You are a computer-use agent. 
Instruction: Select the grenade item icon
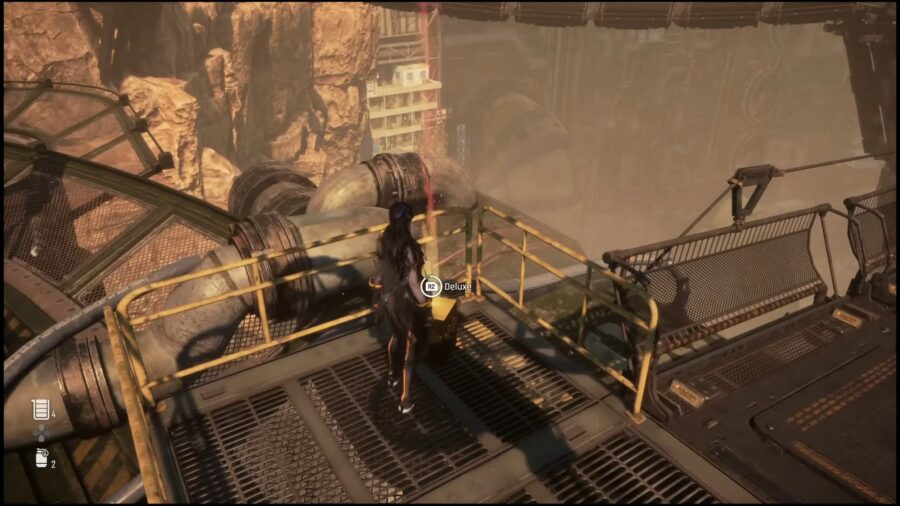(x=40, y=458)
